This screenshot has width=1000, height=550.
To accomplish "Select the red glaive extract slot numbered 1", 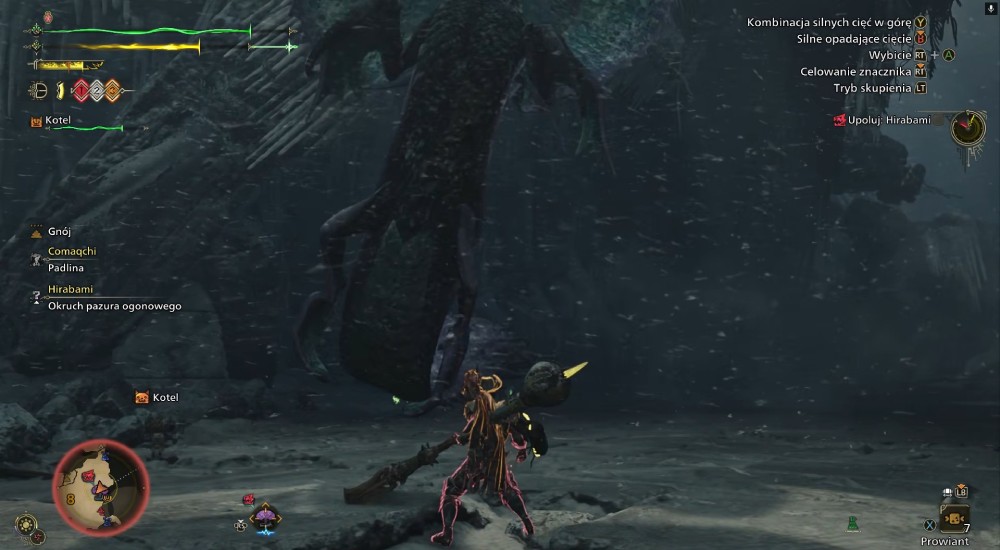I will (x=81, y=91).
